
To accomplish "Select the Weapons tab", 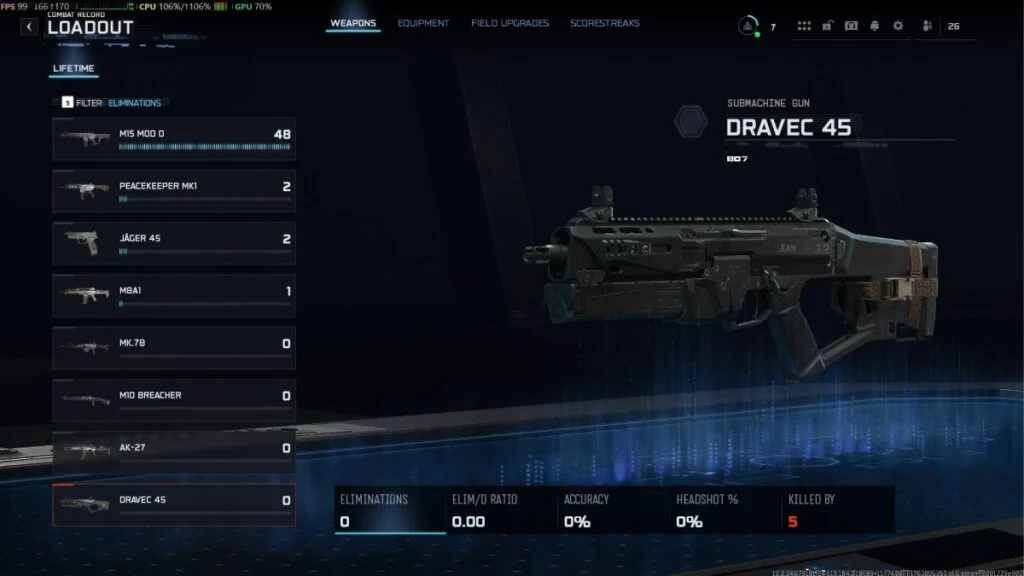I will pyautogui.click(x=353, y=23).
